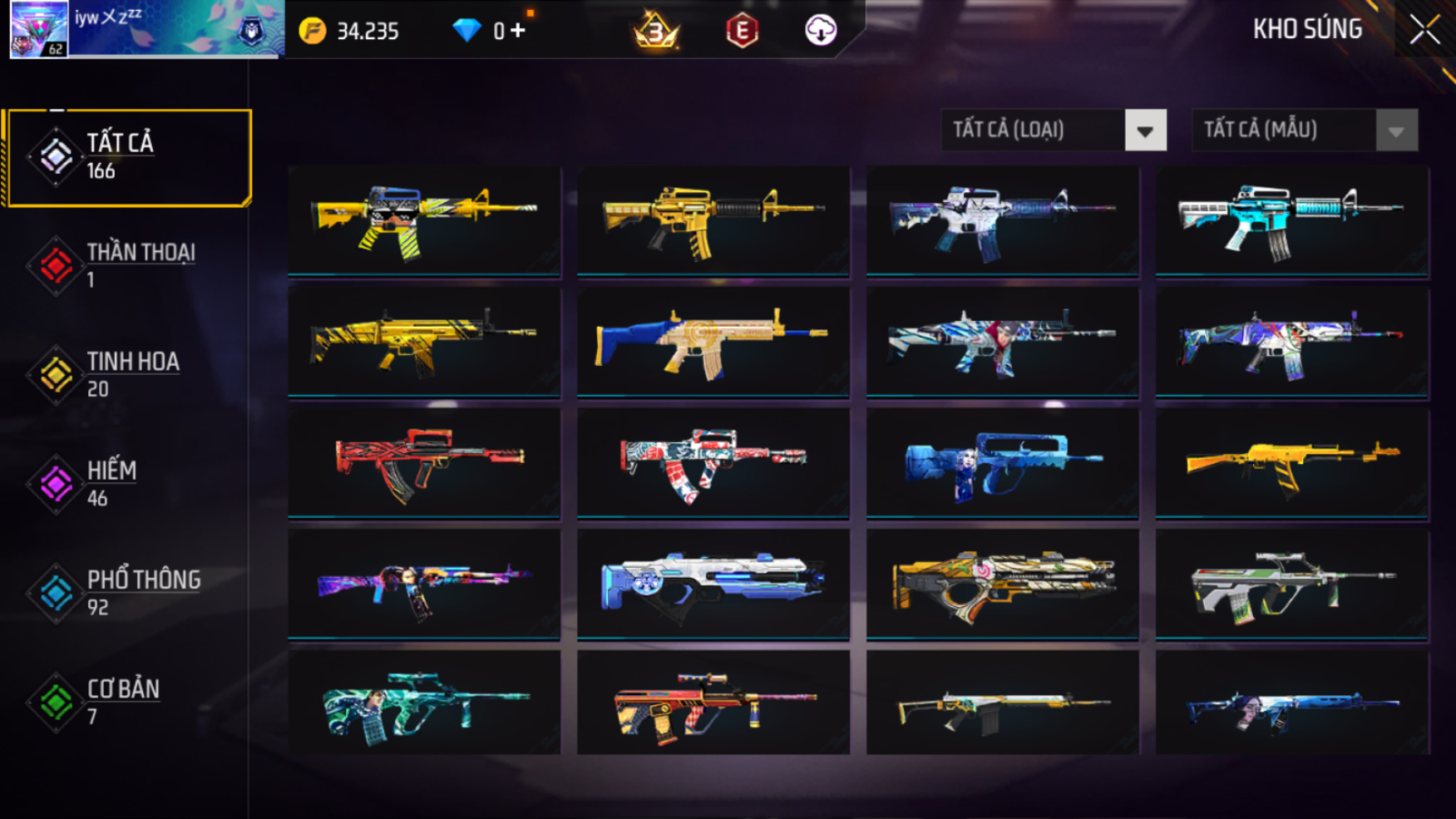Tap the gold rank 3 emblem
Viewport: 1456px width, 819px height.
click(x=656, y=32)
